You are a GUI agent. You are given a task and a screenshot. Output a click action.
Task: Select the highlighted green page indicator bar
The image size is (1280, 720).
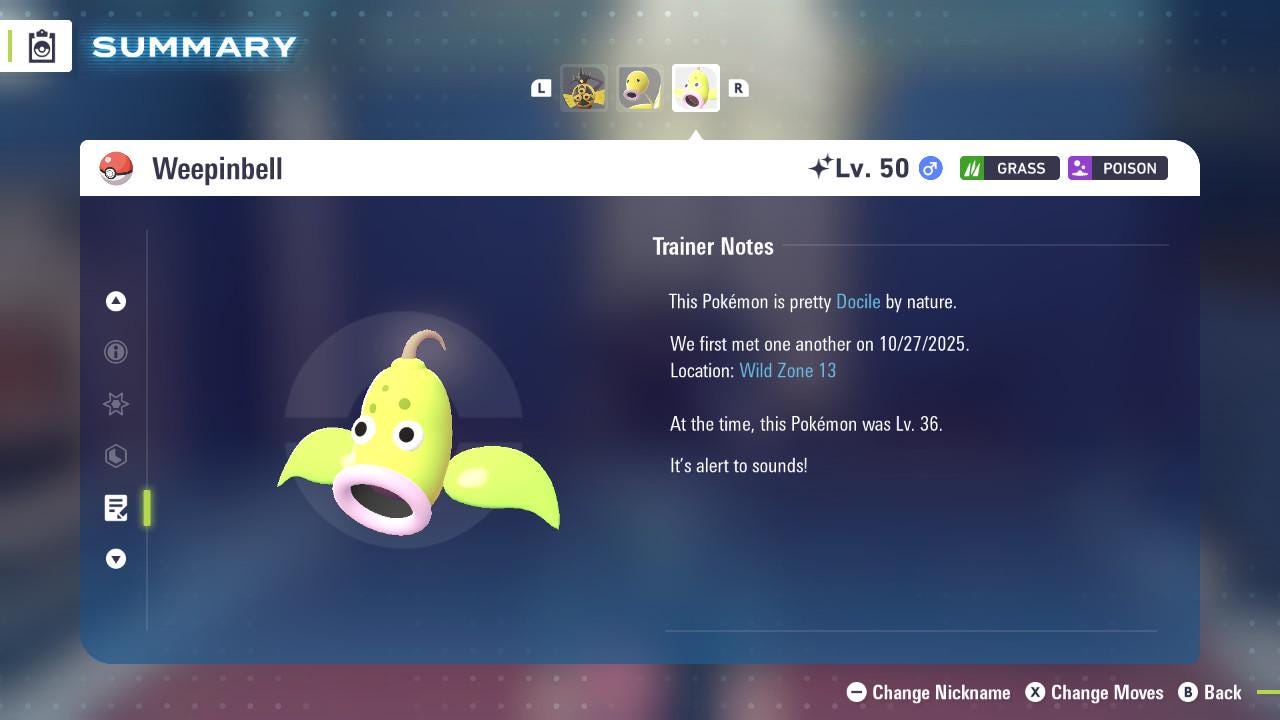click(146, 508)
